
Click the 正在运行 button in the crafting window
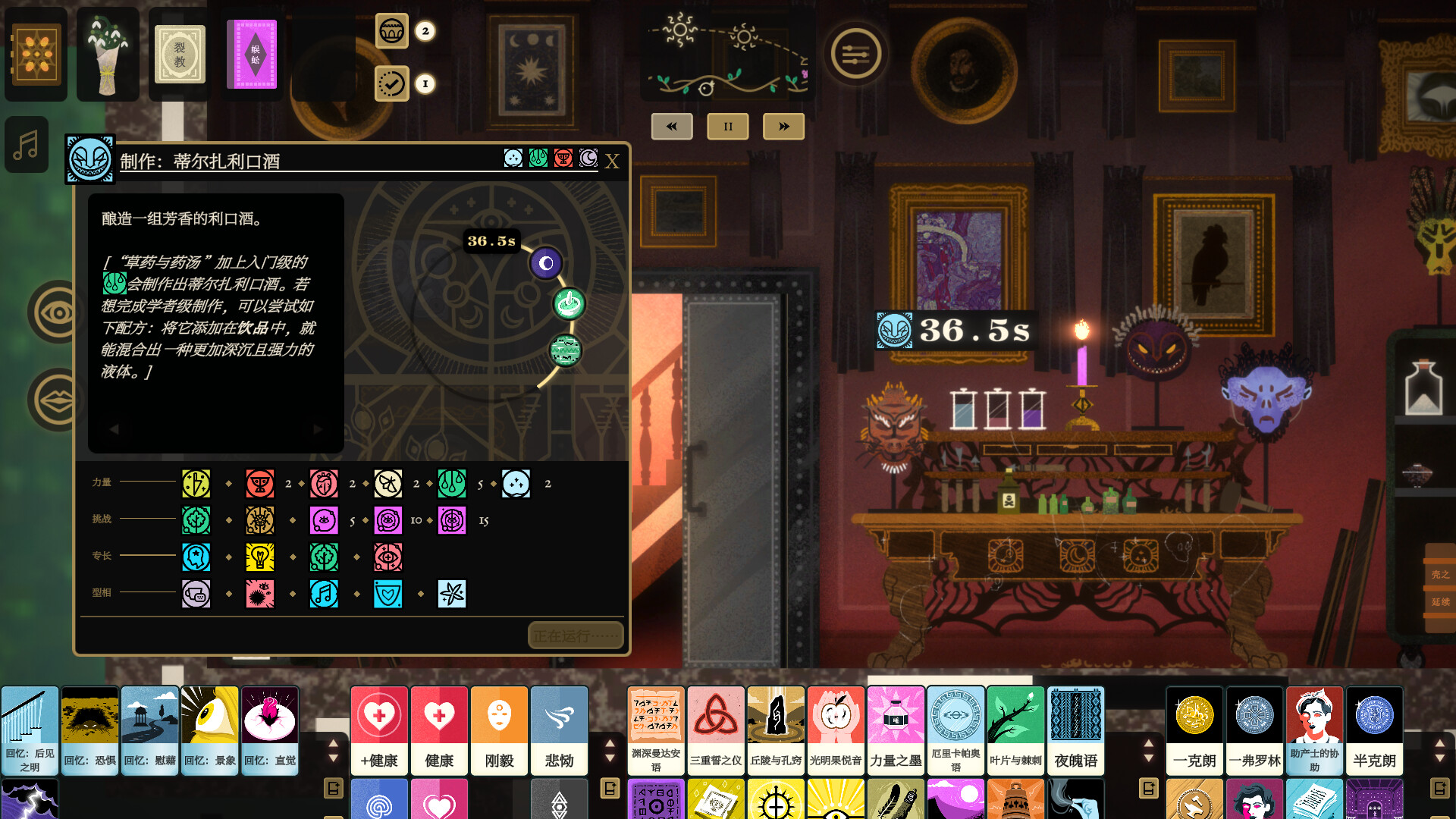[575, 635]
